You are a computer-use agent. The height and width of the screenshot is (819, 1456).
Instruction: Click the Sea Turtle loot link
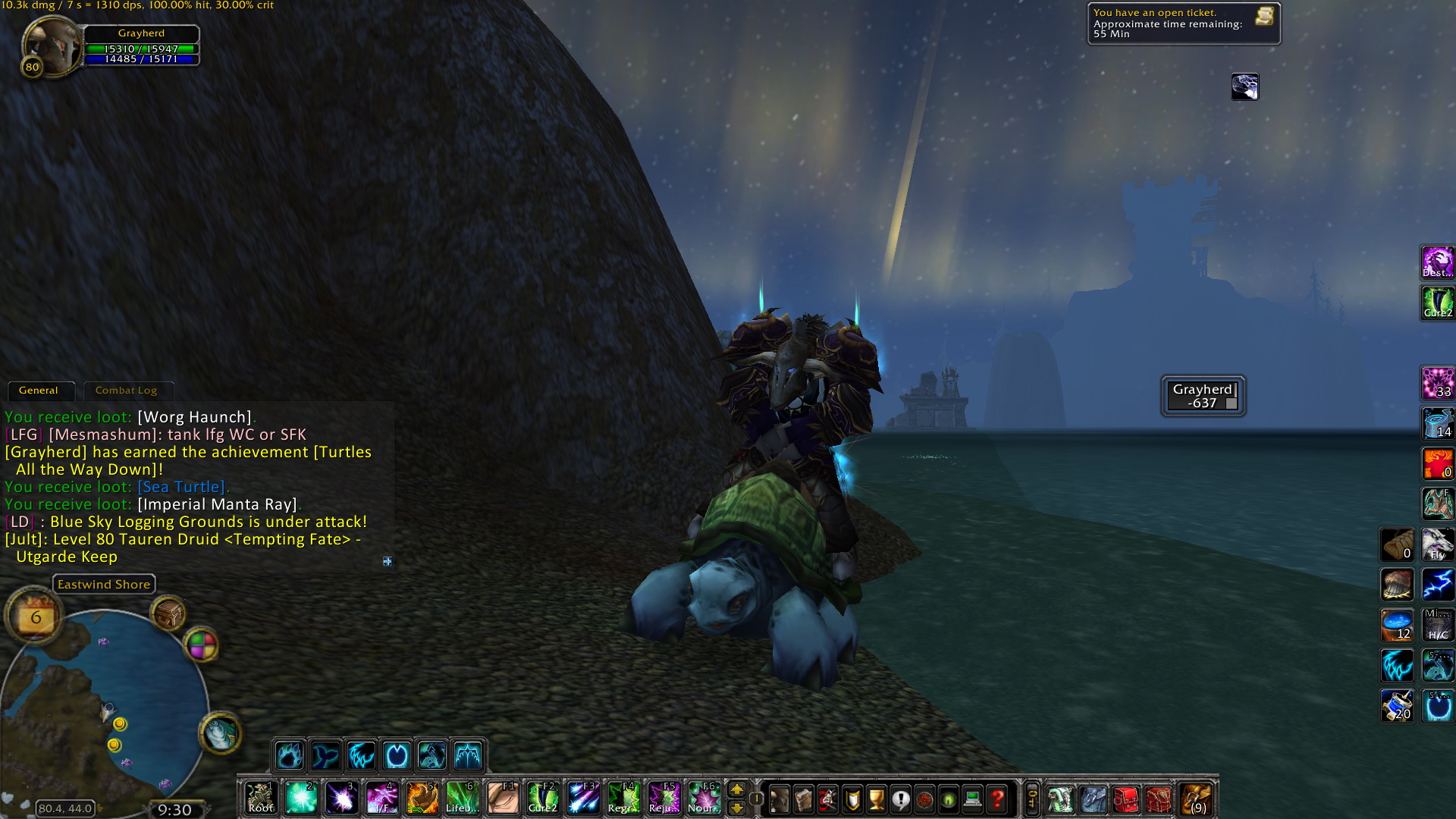click(181, 487)
